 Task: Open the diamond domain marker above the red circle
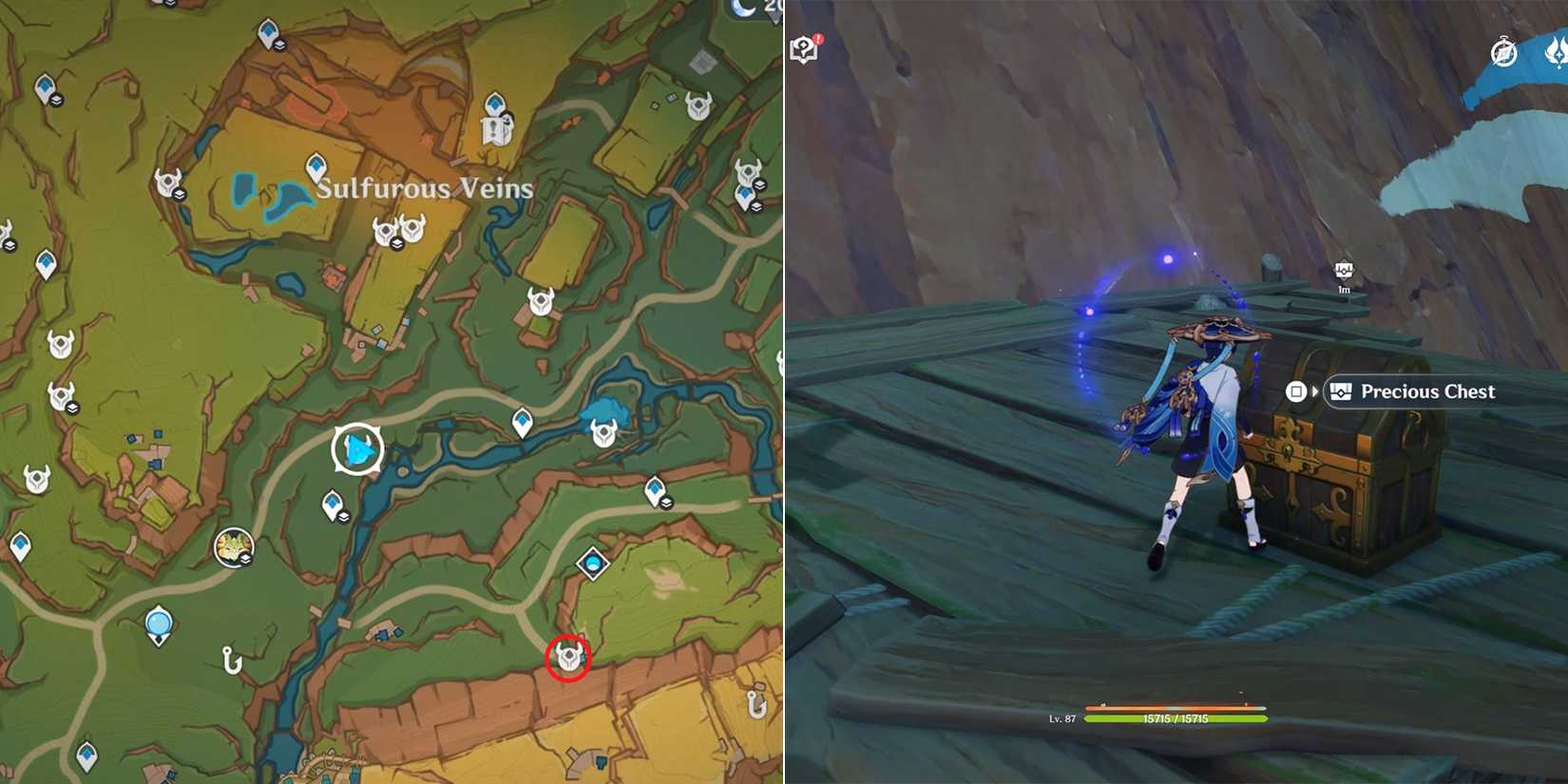tap(594, 563)
